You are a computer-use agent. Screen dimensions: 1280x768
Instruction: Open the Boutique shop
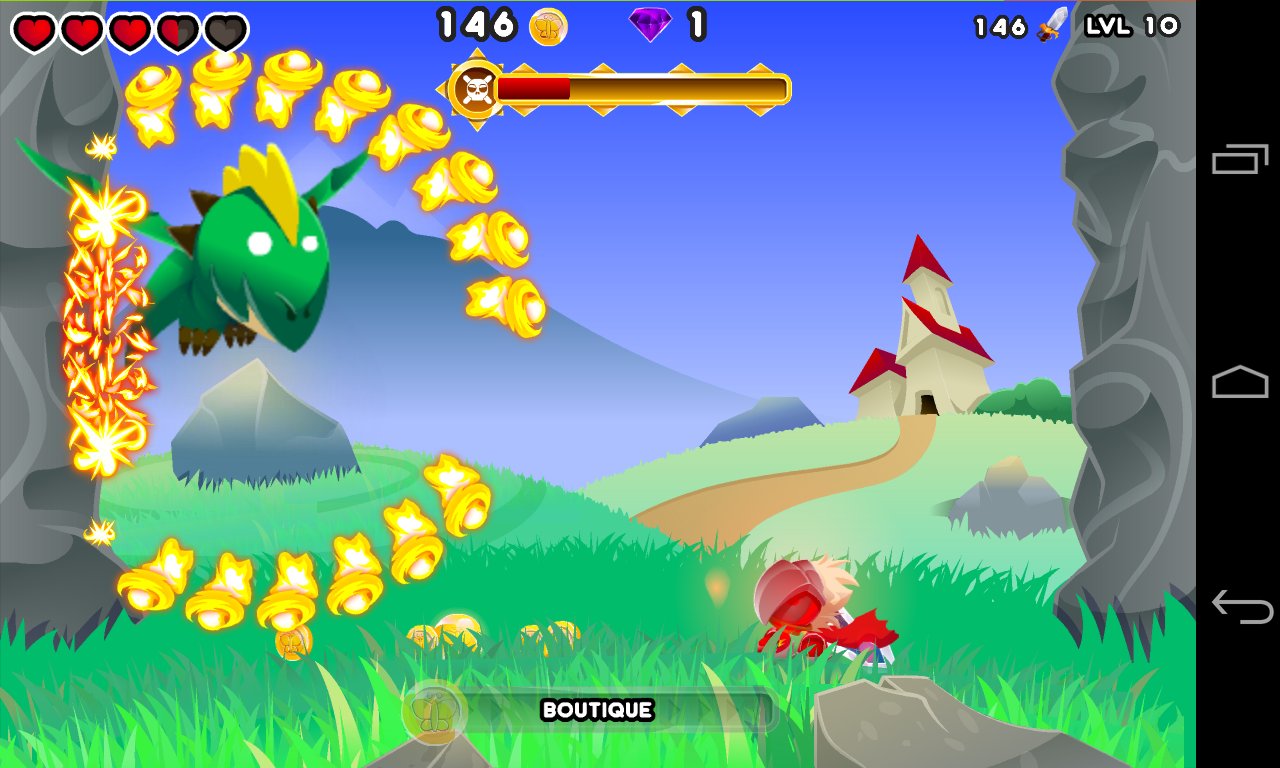coord(596,711)
